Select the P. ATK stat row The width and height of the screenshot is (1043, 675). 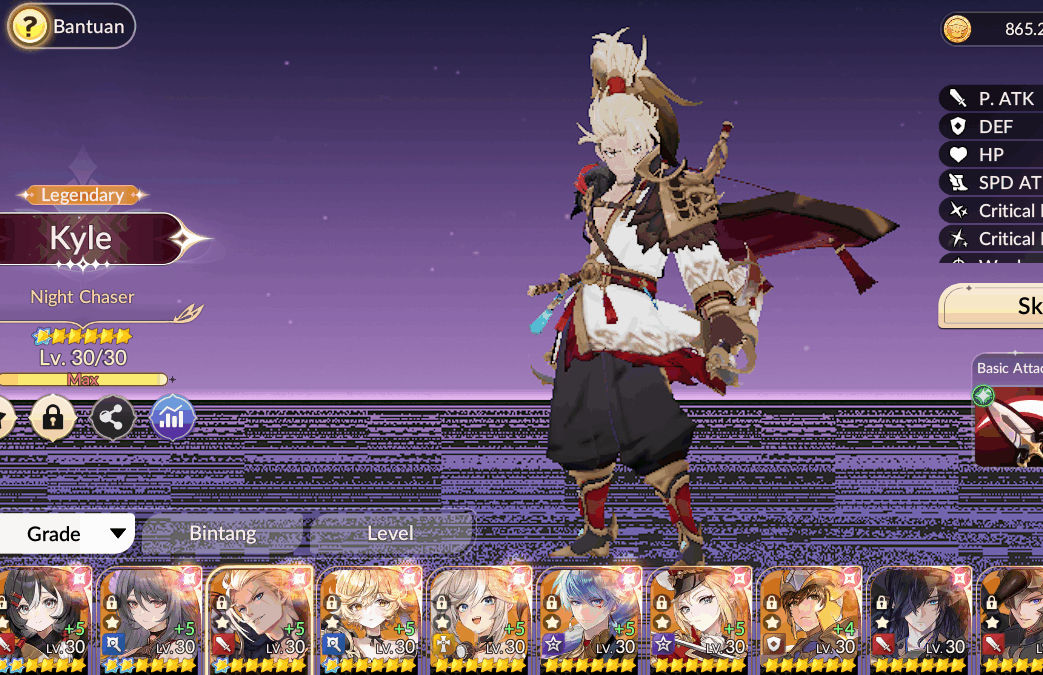point(990,98)
